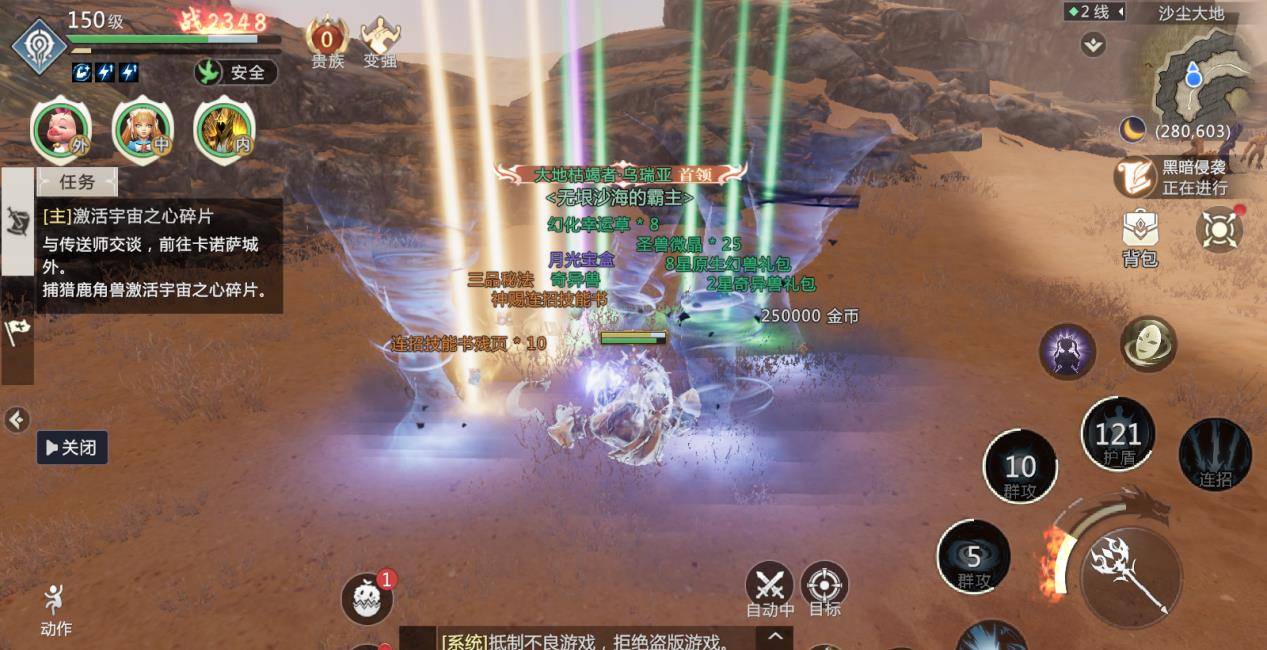Select the golden companion portrait marked 内
Viewport: 1267px width, 650px height.
[225, 129]
